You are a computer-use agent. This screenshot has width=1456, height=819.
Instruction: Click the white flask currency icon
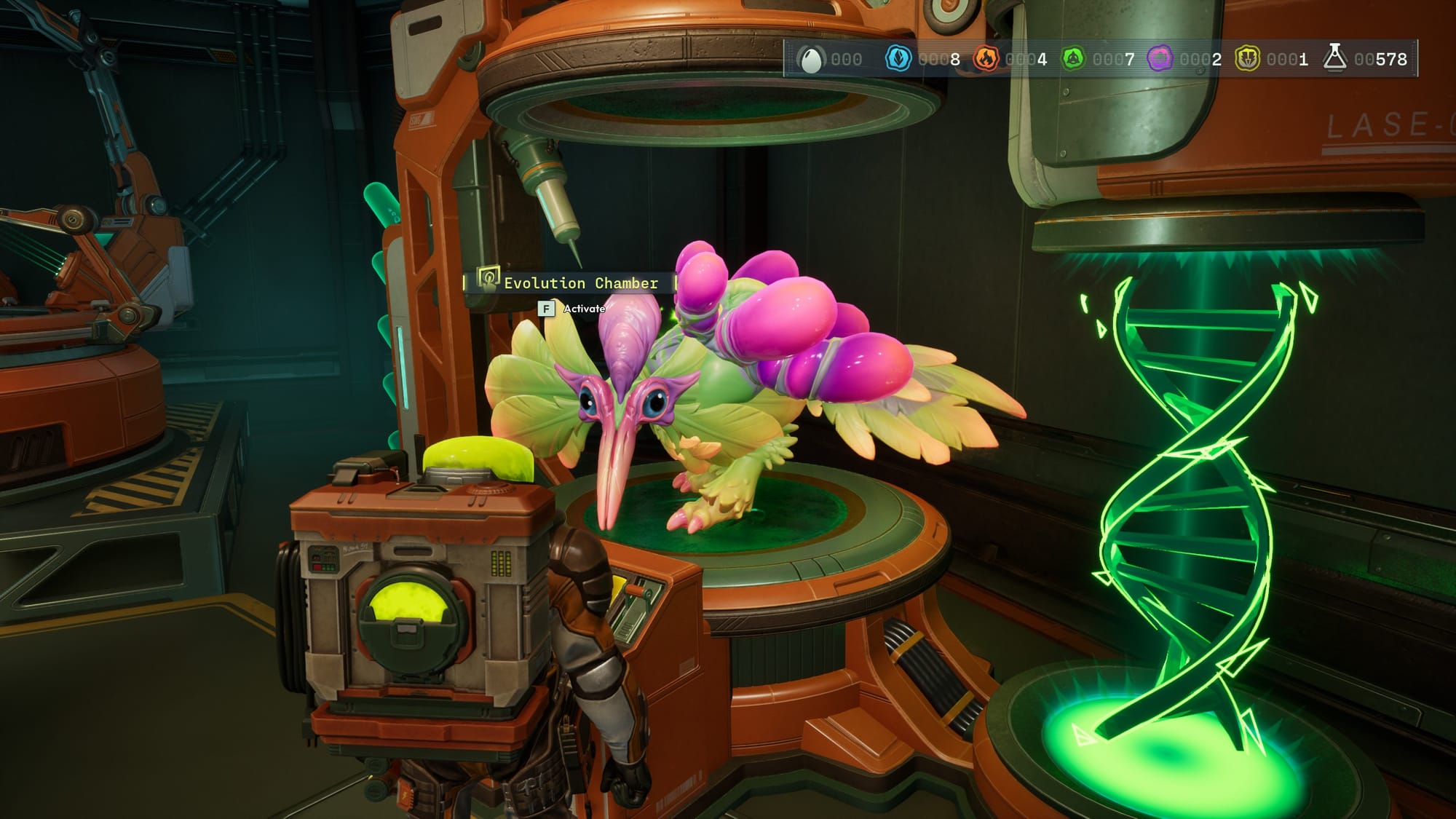coord(1334,58)
